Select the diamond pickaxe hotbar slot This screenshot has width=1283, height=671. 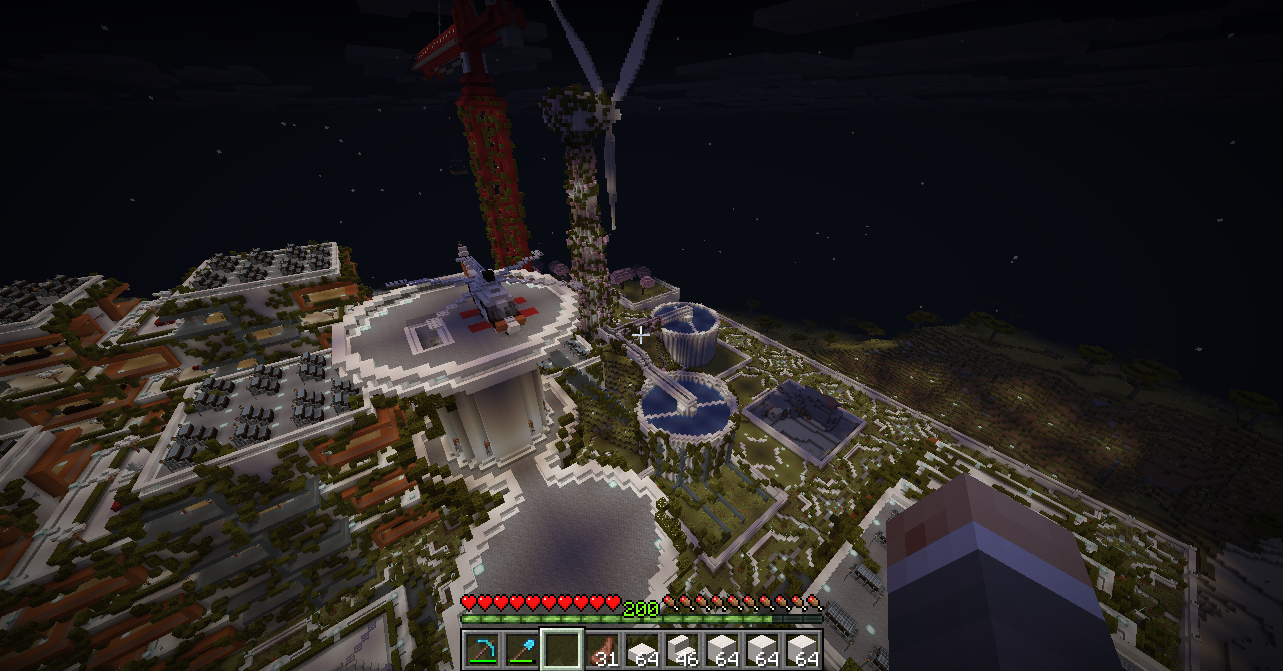pyautogui.click(x=481, y=650)
